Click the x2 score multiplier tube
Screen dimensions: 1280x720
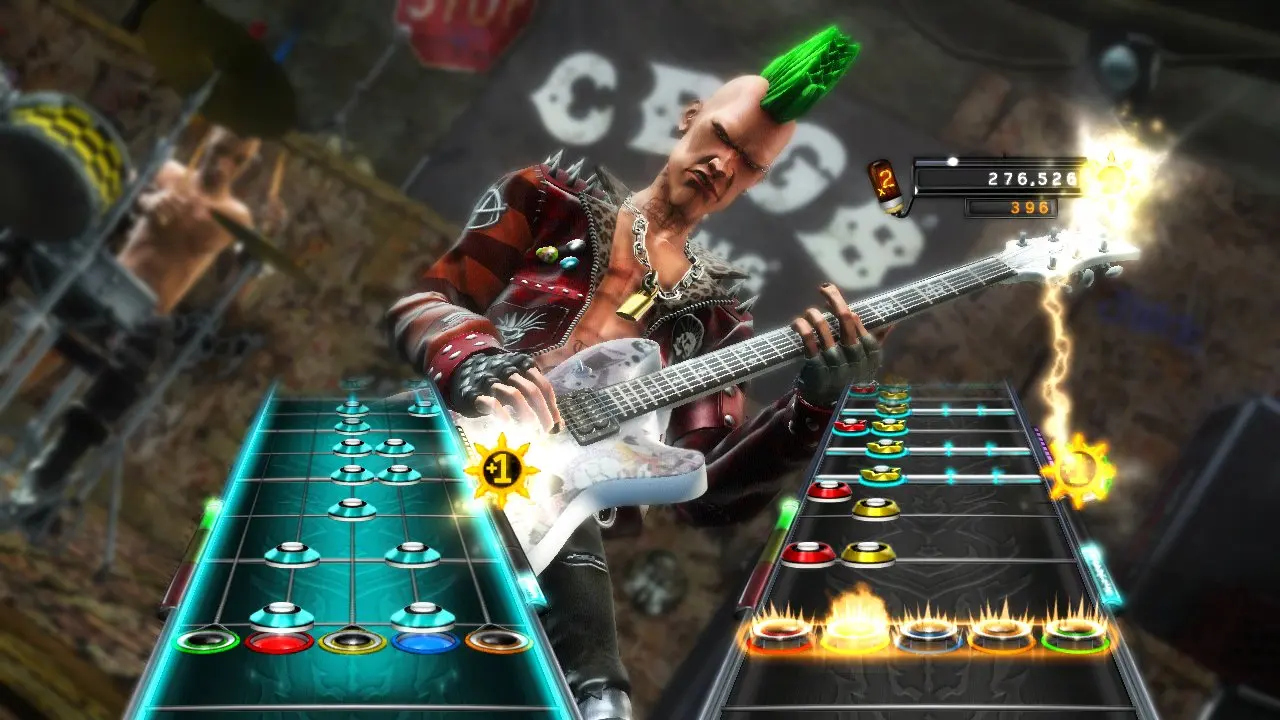(x=888, y=185)
